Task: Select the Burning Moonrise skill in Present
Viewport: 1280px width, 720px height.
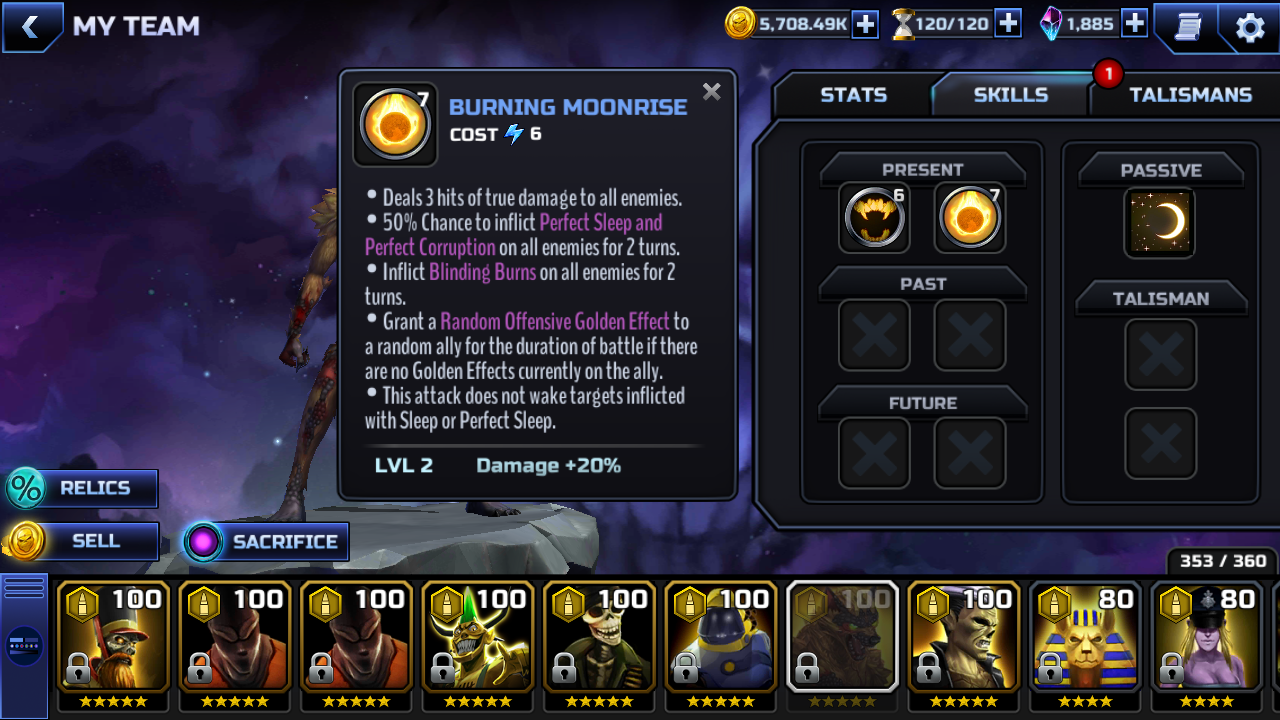Action: click(970, 217)
